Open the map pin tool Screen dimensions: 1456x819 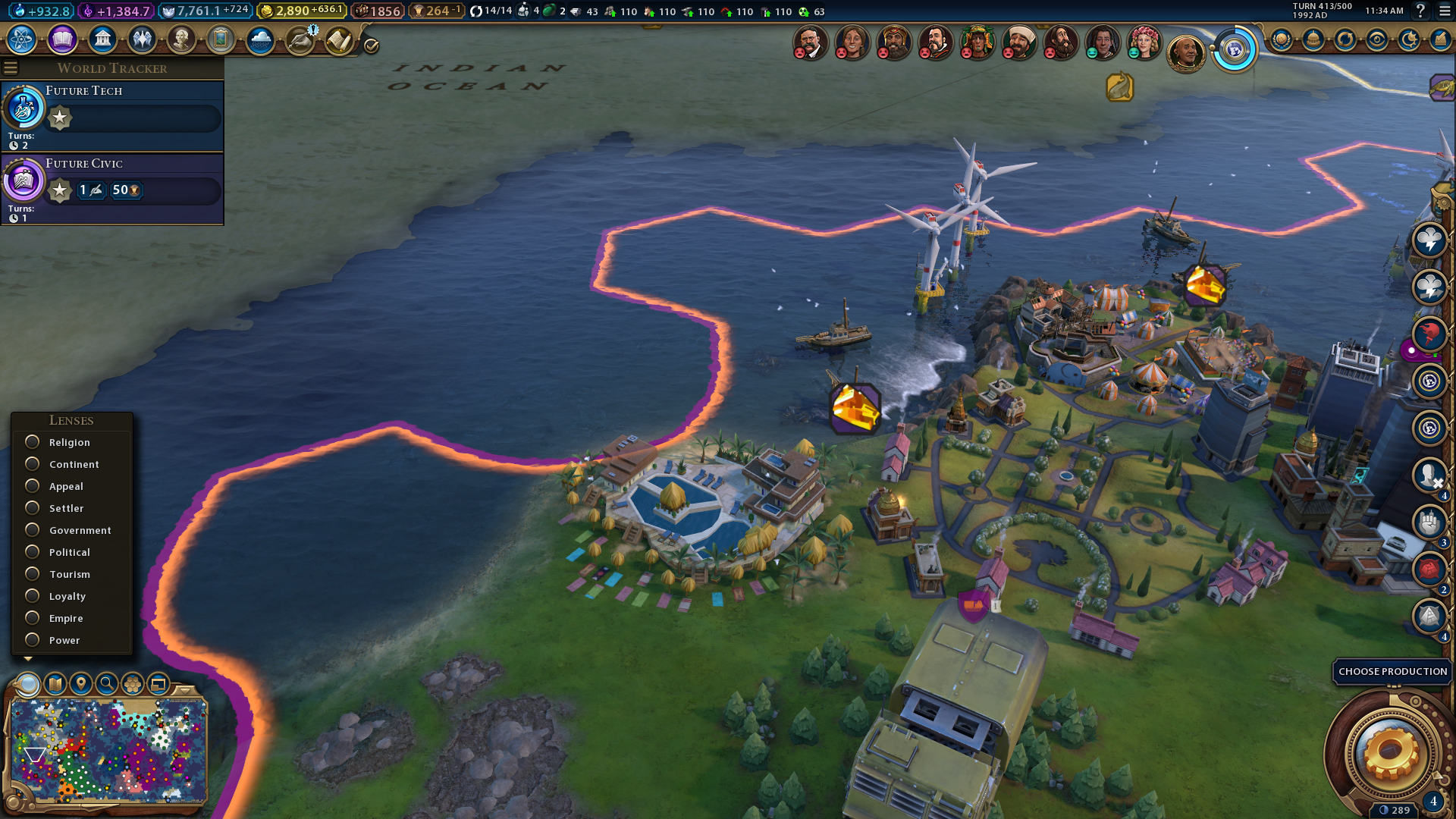click(81, 684)
